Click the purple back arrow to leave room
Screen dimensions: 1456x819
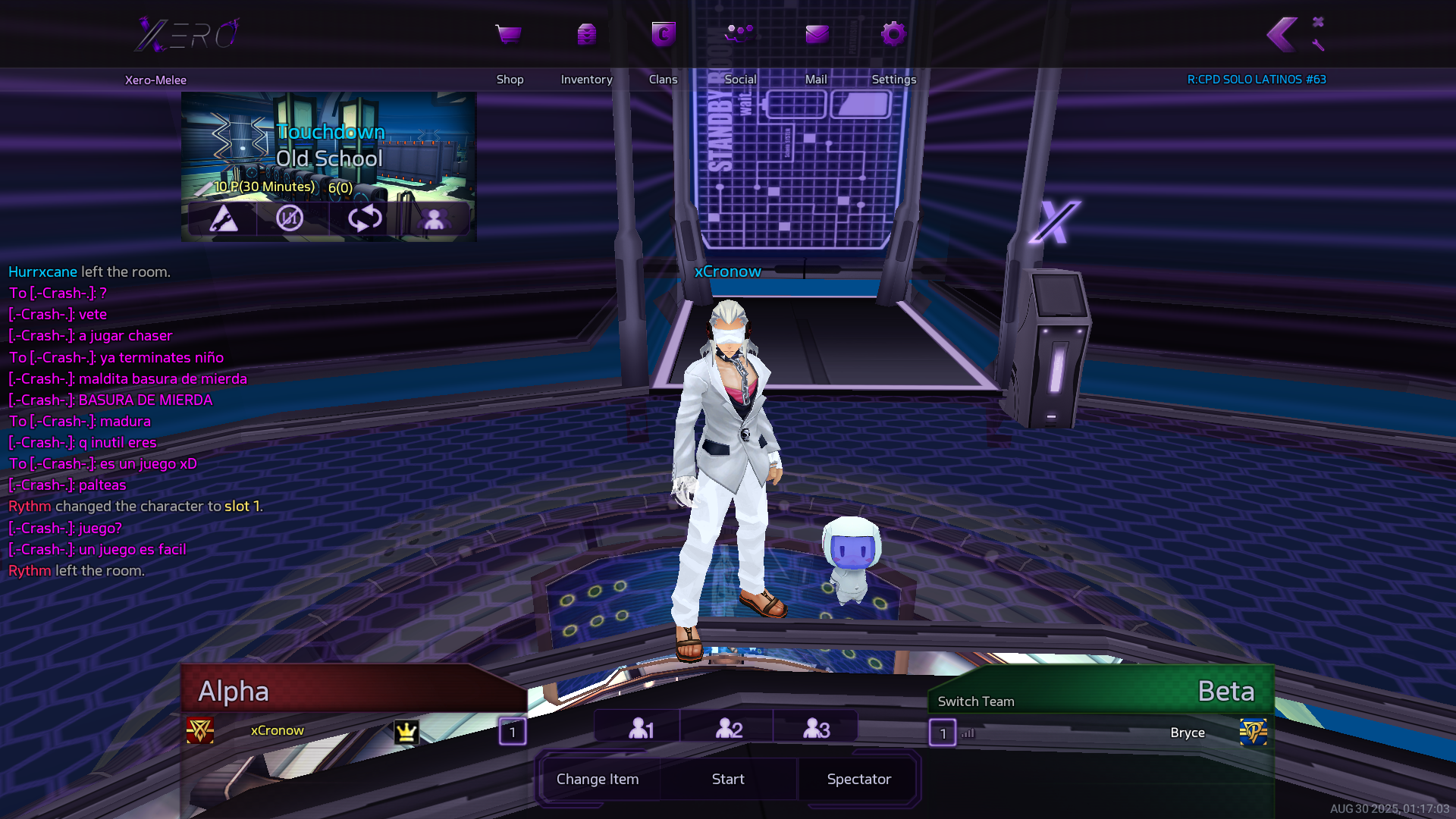[1282, 35]
